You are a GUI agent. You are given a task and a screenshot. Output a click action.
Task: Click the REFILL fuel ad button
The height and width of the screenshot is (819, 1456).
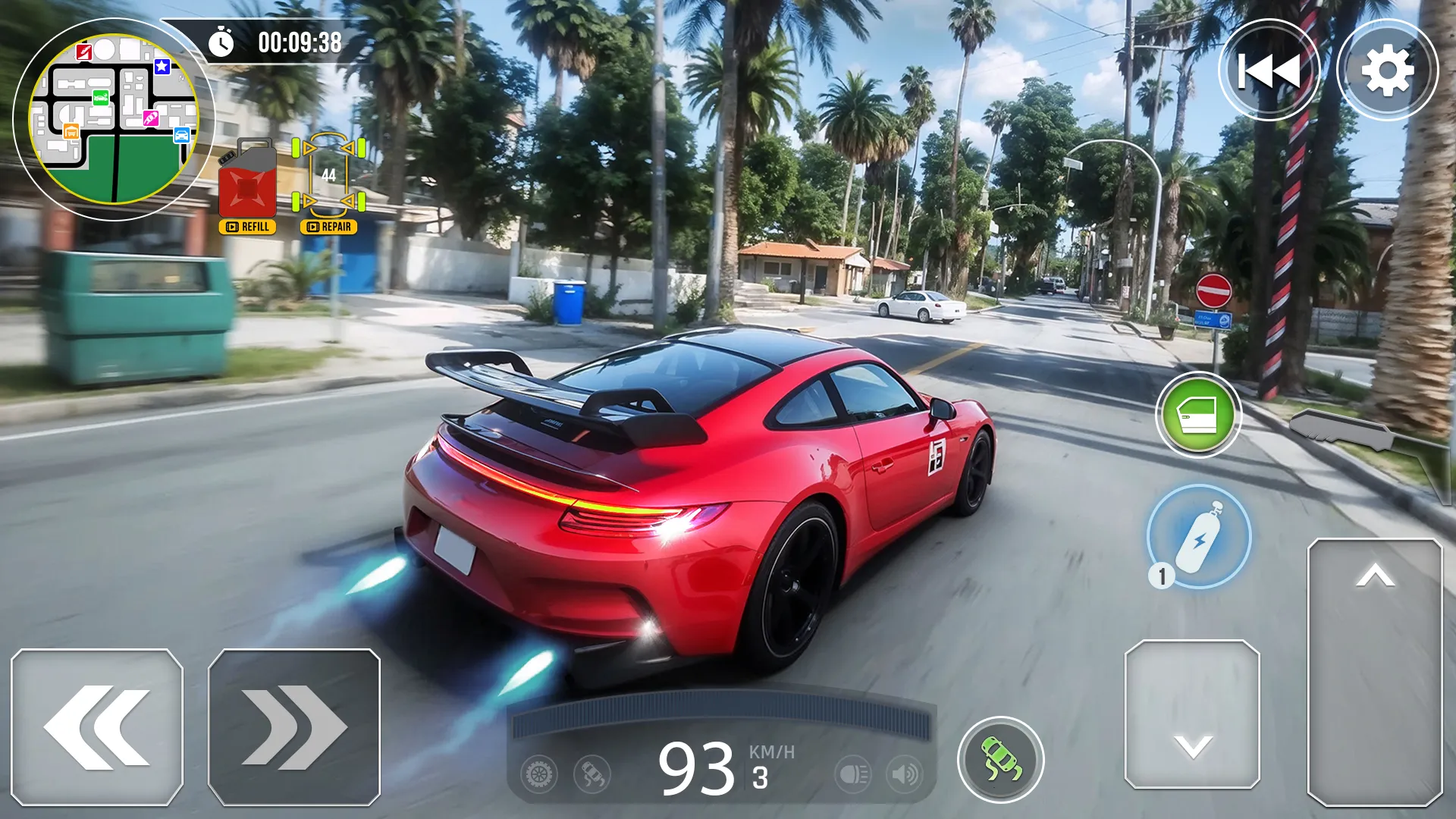click(x=248, y=227)
